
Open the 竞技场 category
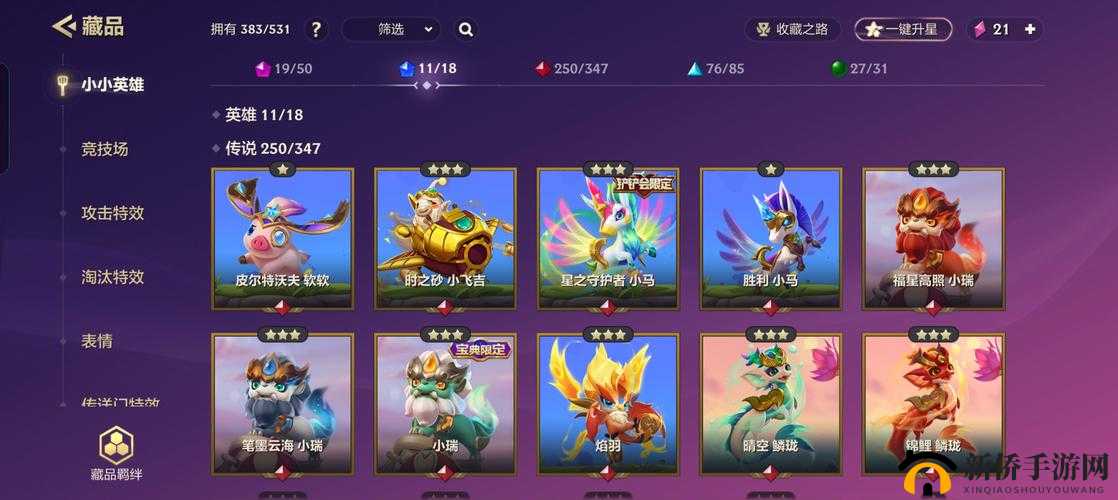(x=105, y=149)
